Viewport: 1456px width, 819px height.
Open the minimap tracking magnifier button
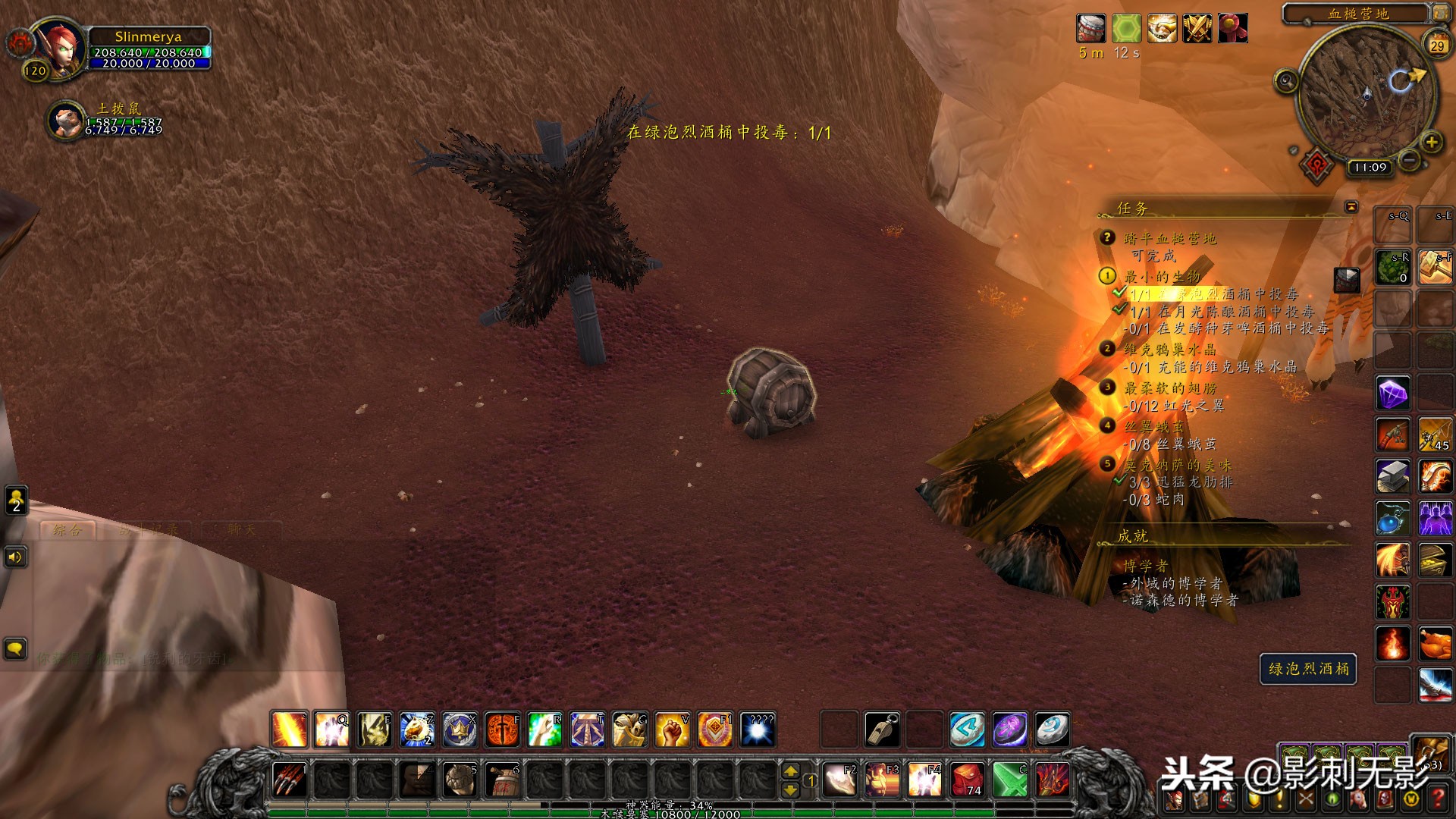pyautogui.click(x=1286, y=80)
